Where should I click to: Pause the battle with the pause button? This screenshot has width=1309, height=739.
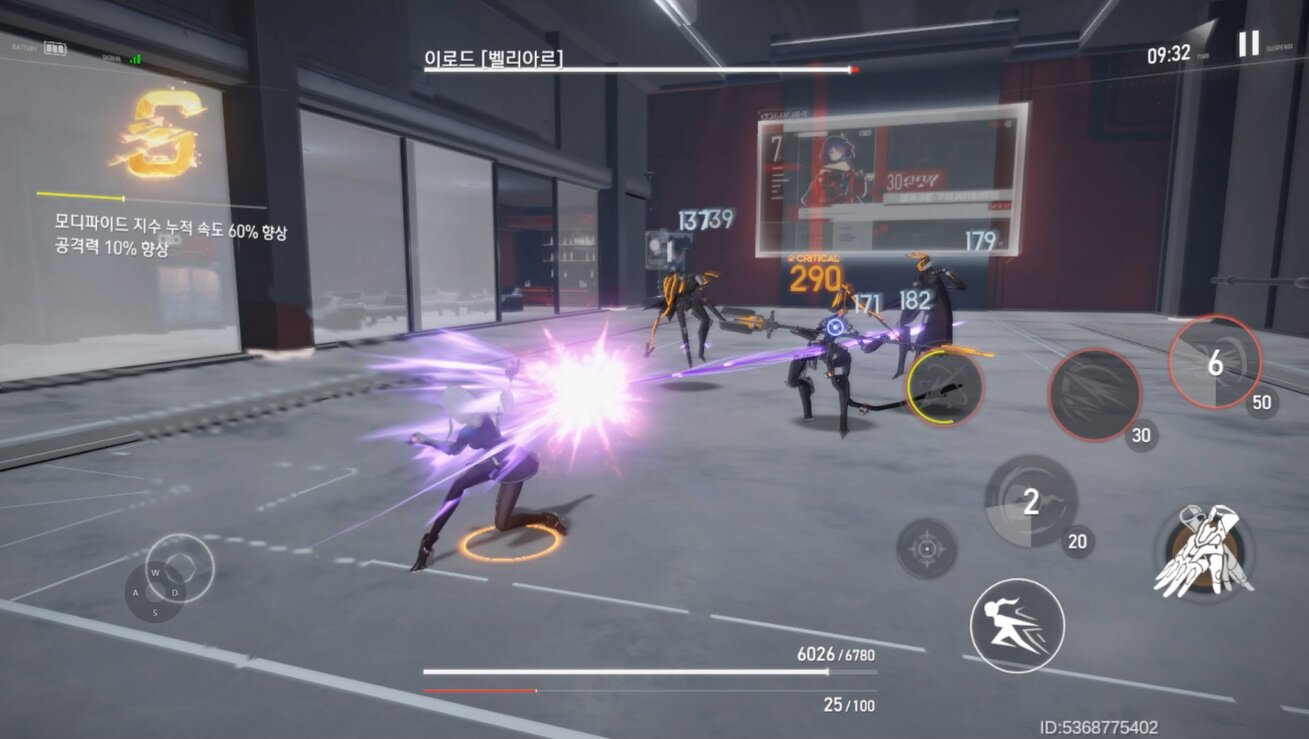click(1248, 43)
